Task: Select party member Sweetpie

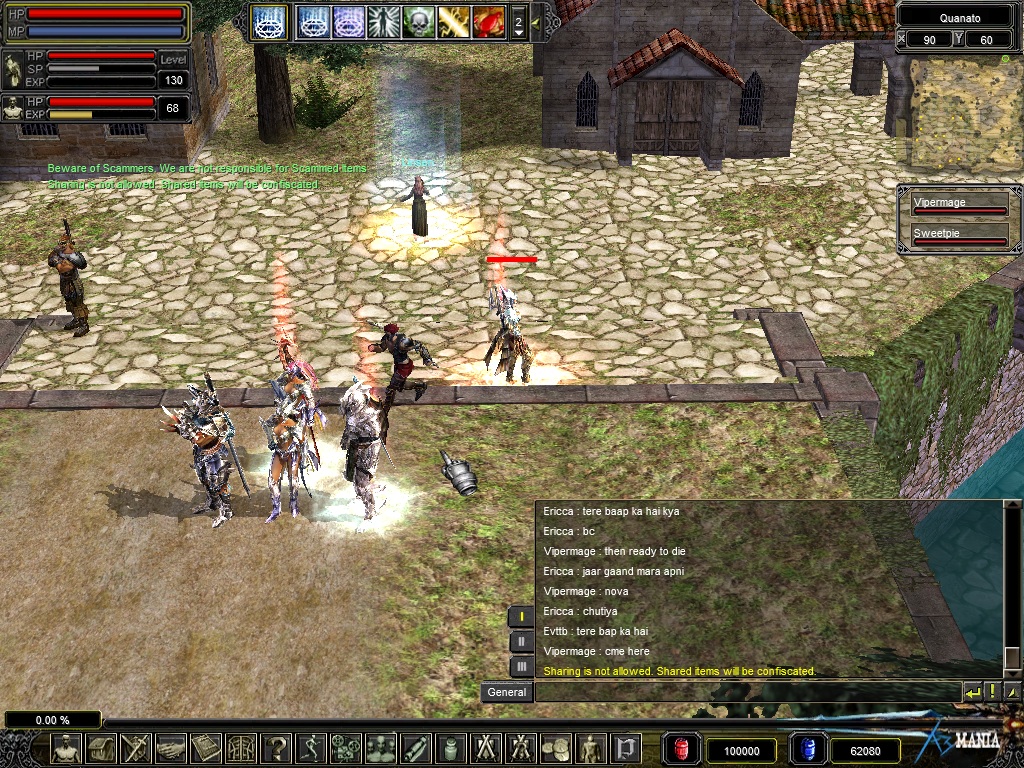Action: [x=958, y=237]
